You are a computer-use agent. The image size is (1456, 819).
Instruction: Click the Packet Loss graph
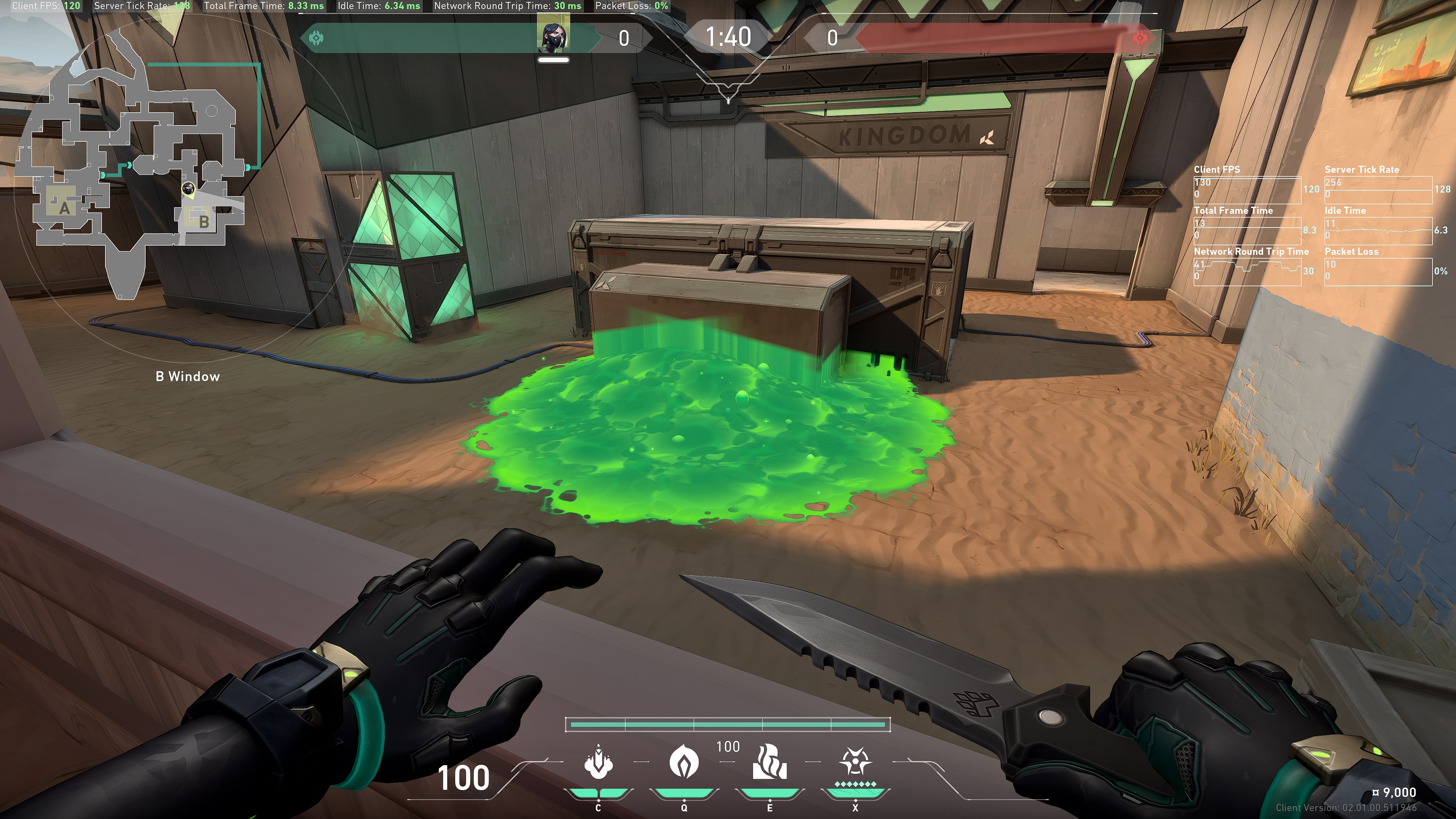[x=1378, y=272]
